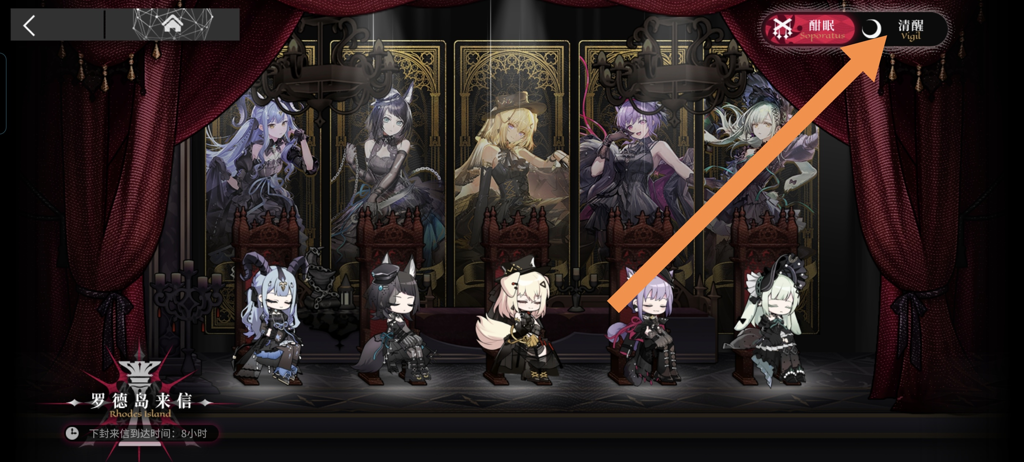Switch to the Vigil mode

coord(901,29)
